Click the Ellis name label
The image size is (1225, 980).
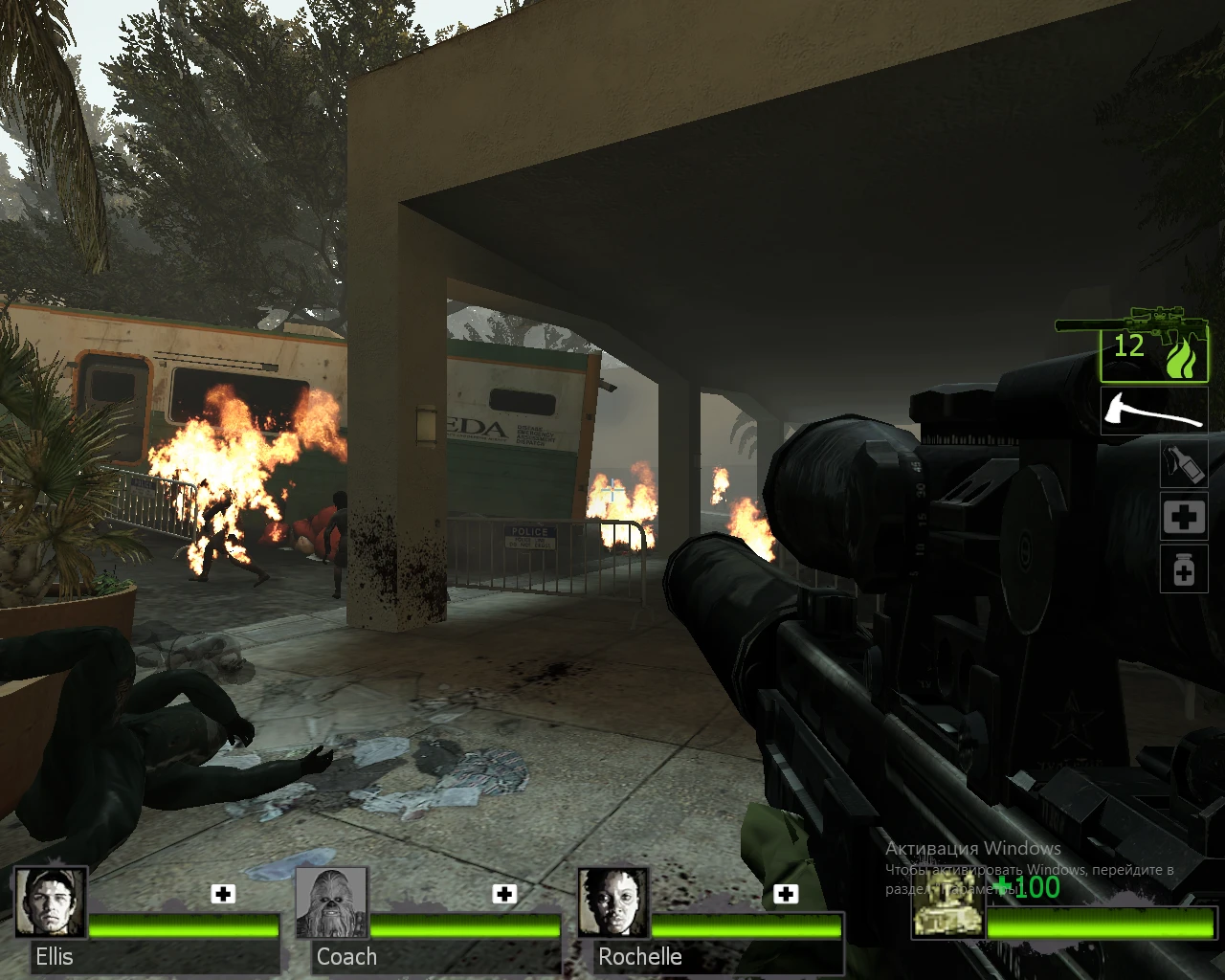point(55,957)
